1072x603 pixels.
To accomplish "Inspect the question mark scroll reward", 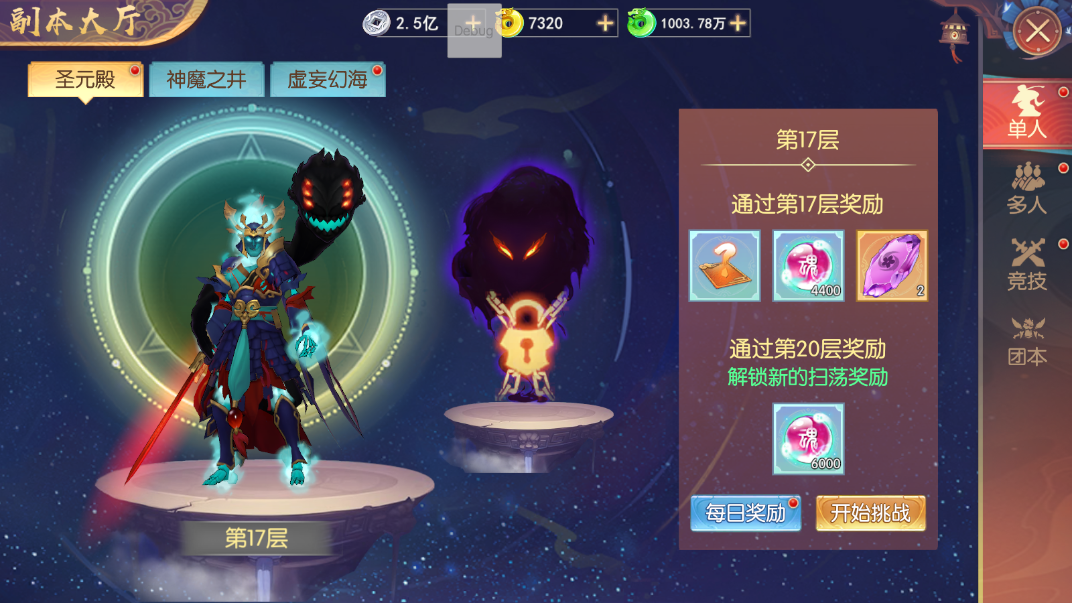I will (x=724, y=266).
